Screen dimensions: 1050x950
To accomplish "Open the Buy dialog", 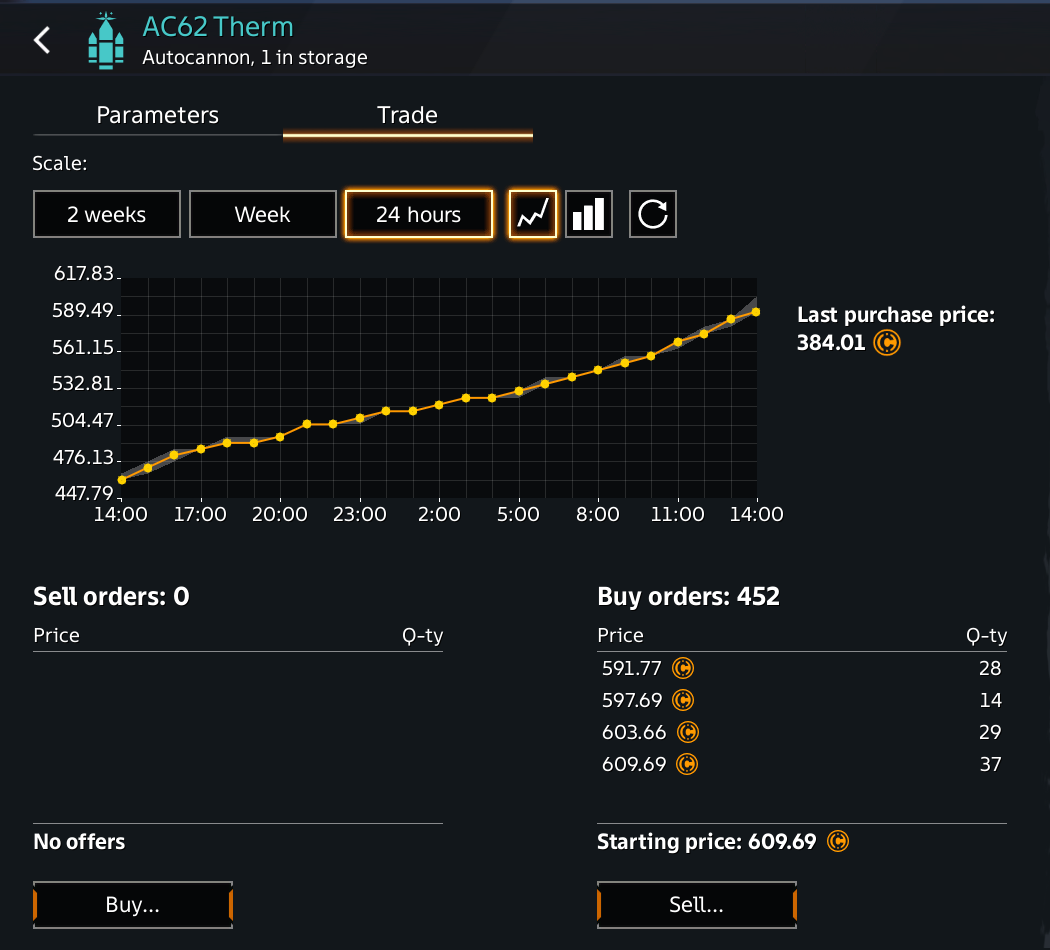I will [133, 905].
